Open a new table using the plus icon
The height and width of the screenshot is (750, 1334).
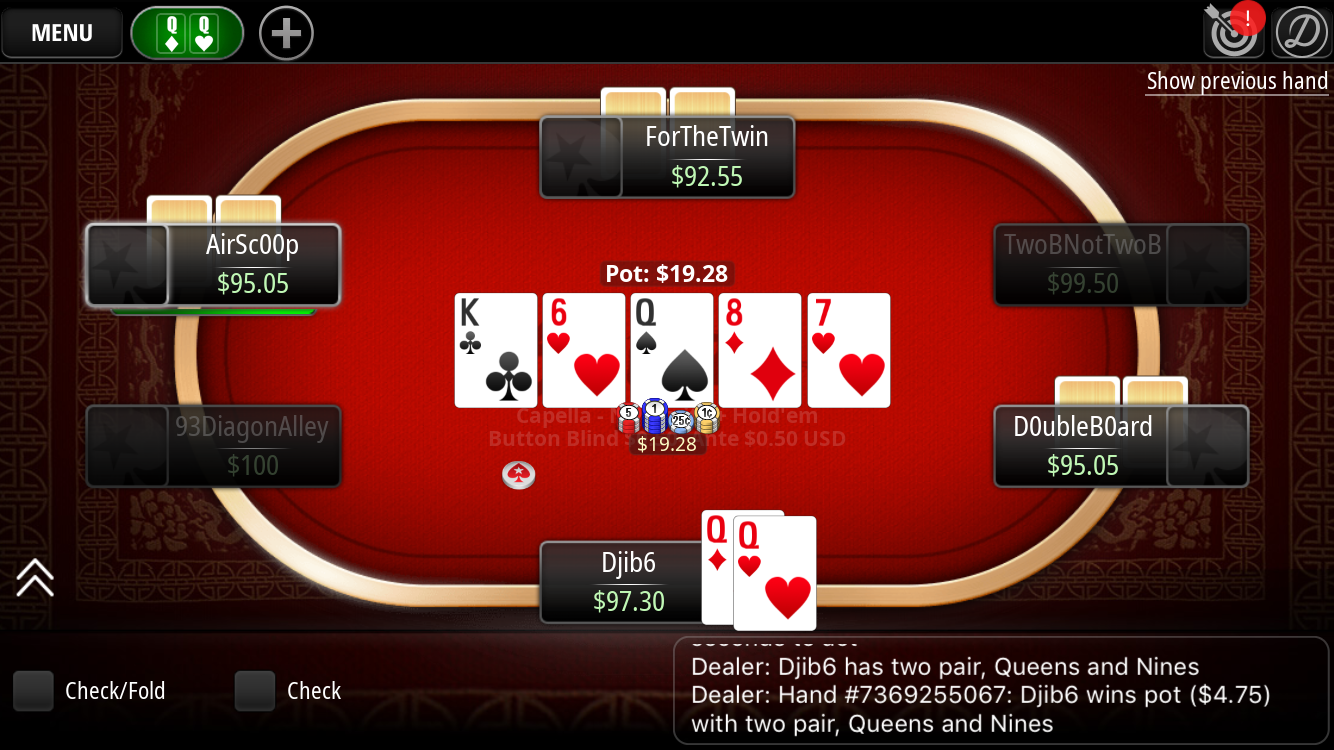point(285,32)
